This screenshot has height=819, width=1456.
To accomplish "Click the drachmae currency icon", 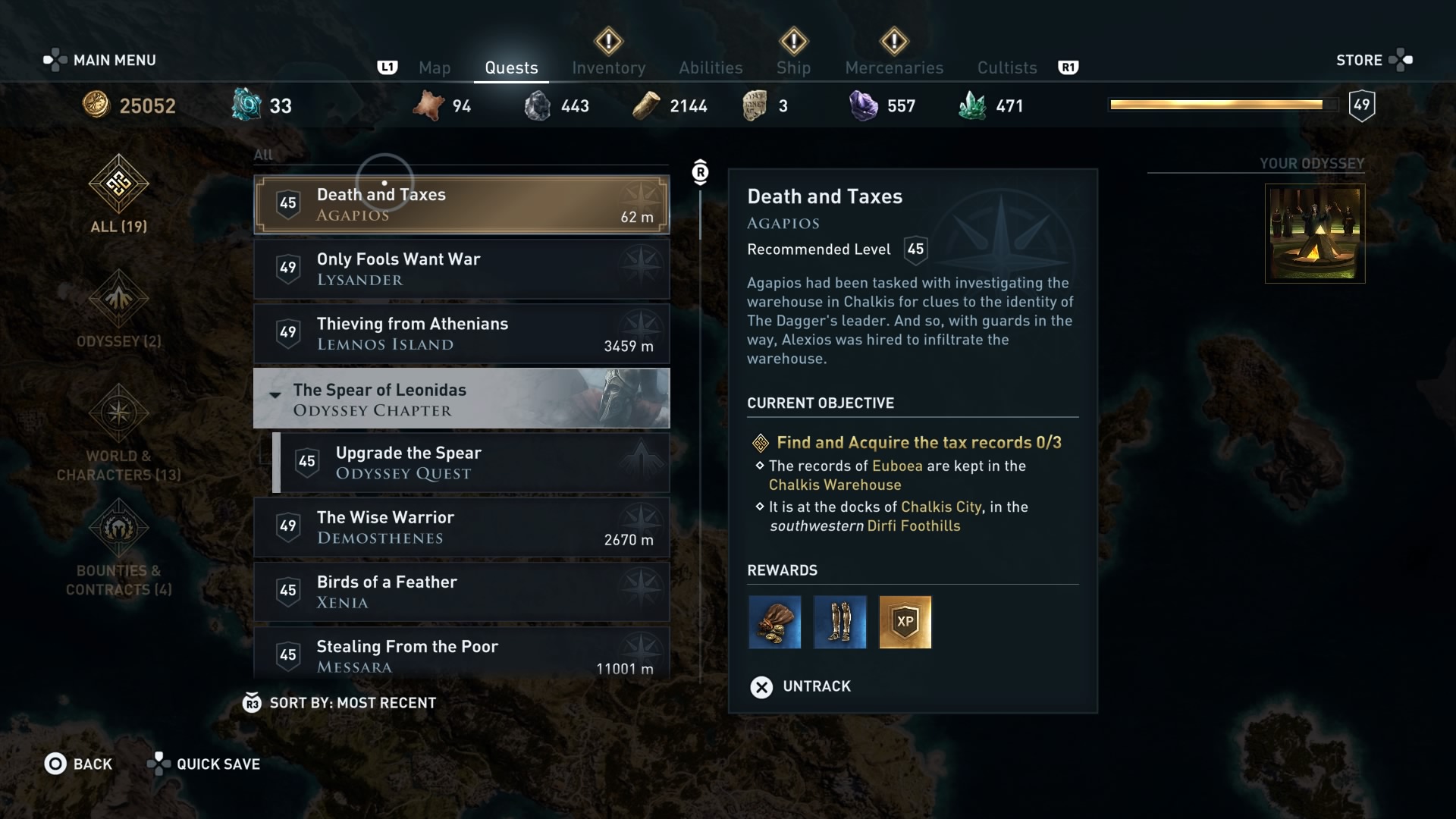I will click(96, 105).
